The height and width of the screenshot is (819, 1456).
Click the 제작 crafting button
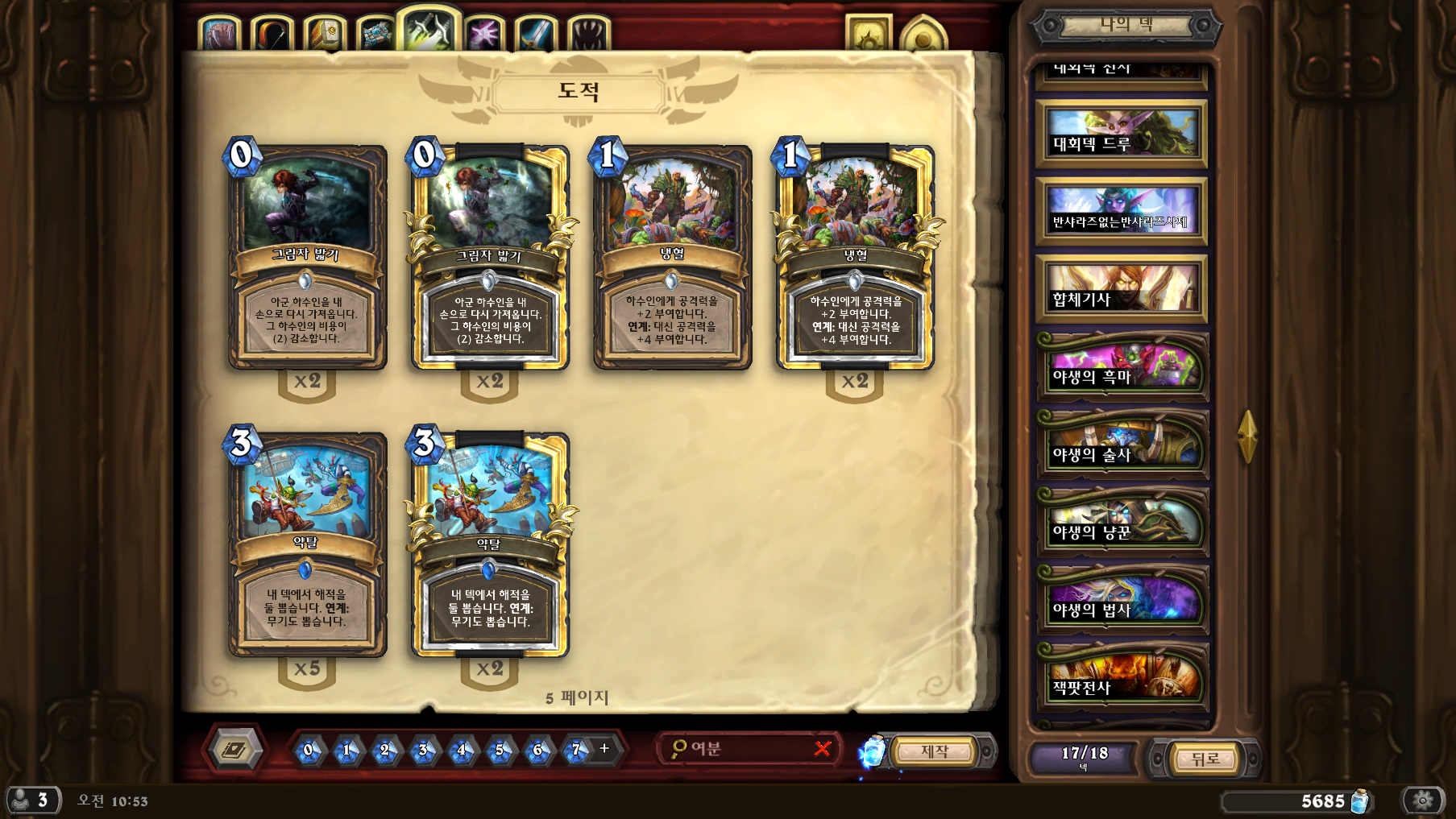pyautogui.click(x=935, y=751)
